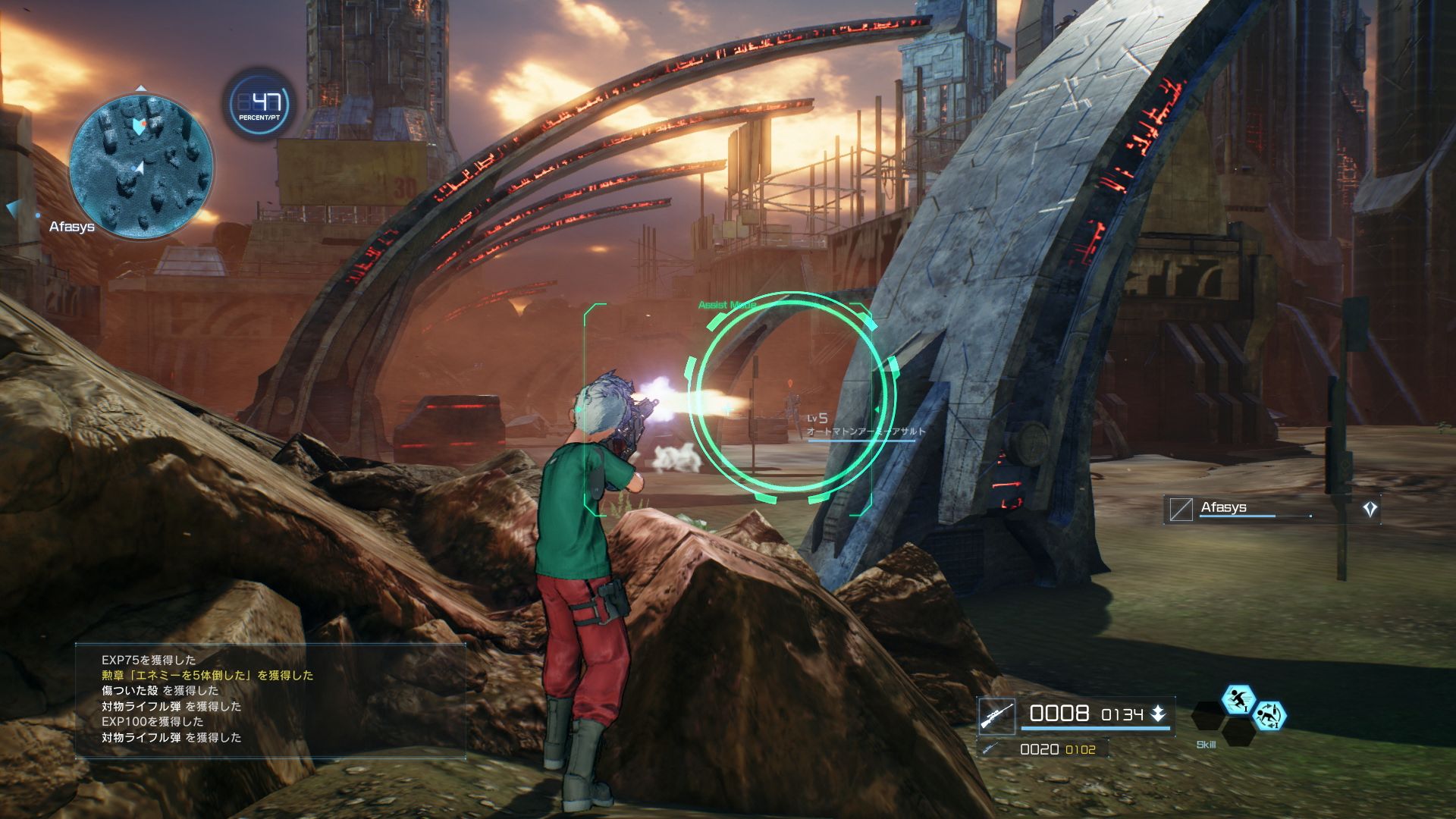Open the item and EXP message log
This screenshot has height=819, width=1456.
(x=270, y=699)
